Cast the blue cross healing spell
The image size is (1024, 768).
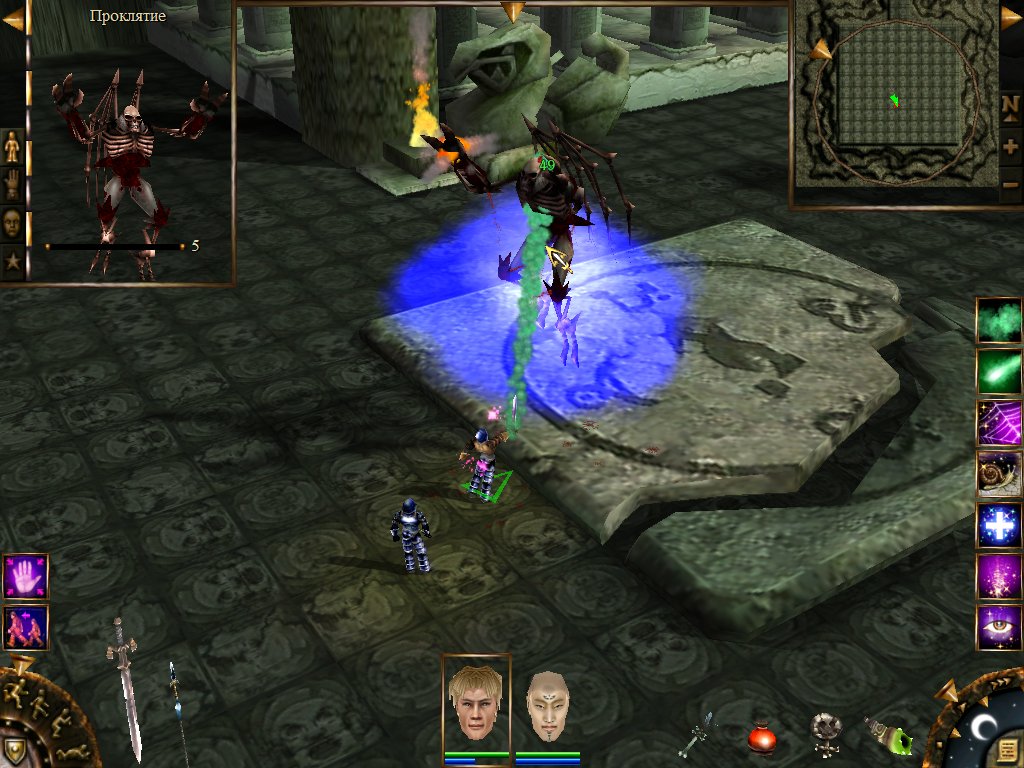999,526
